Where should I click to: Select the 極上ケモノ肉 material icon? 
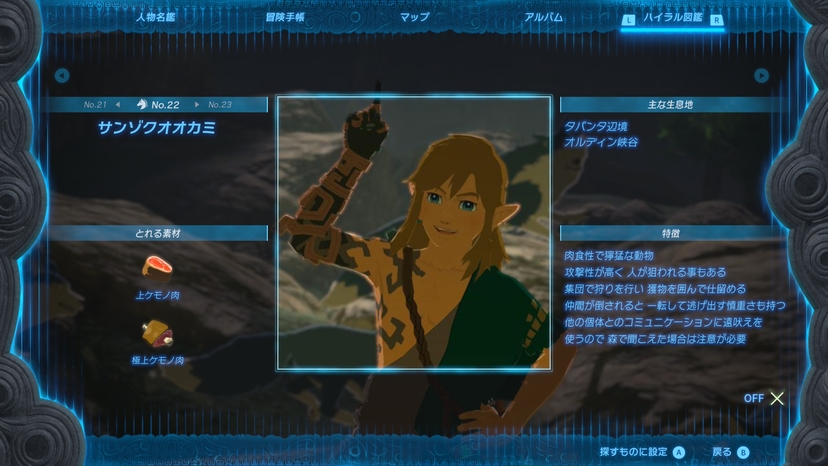(x=157, y=331)
